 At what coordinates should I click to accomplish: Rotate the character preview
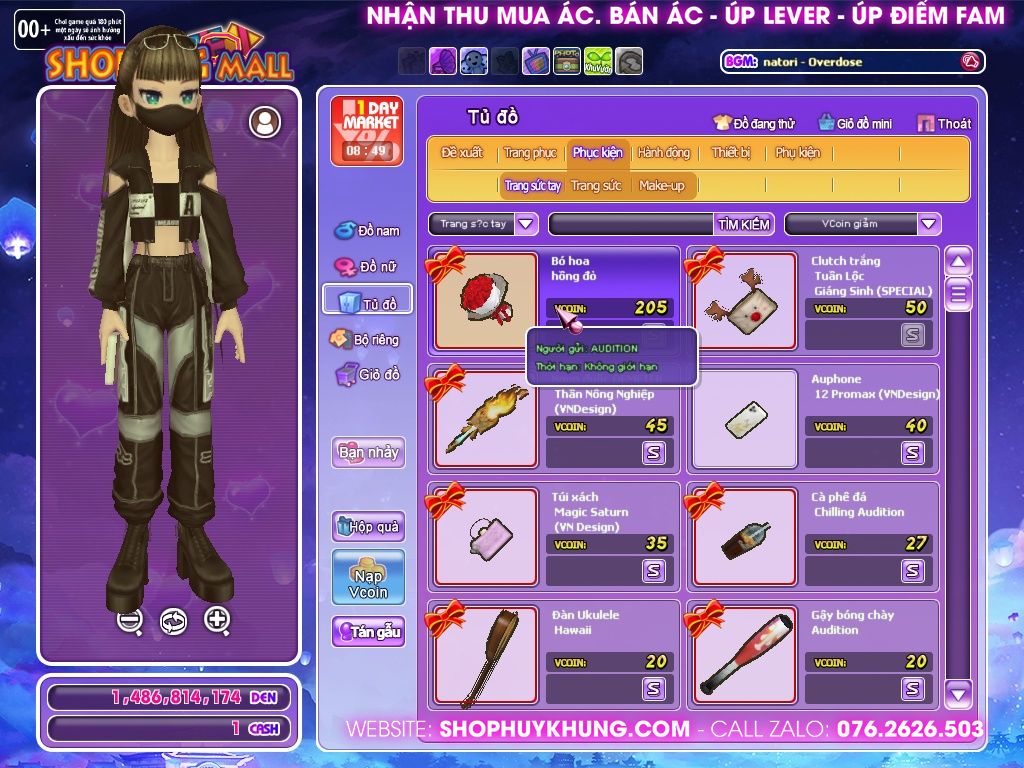pos(173,621)
